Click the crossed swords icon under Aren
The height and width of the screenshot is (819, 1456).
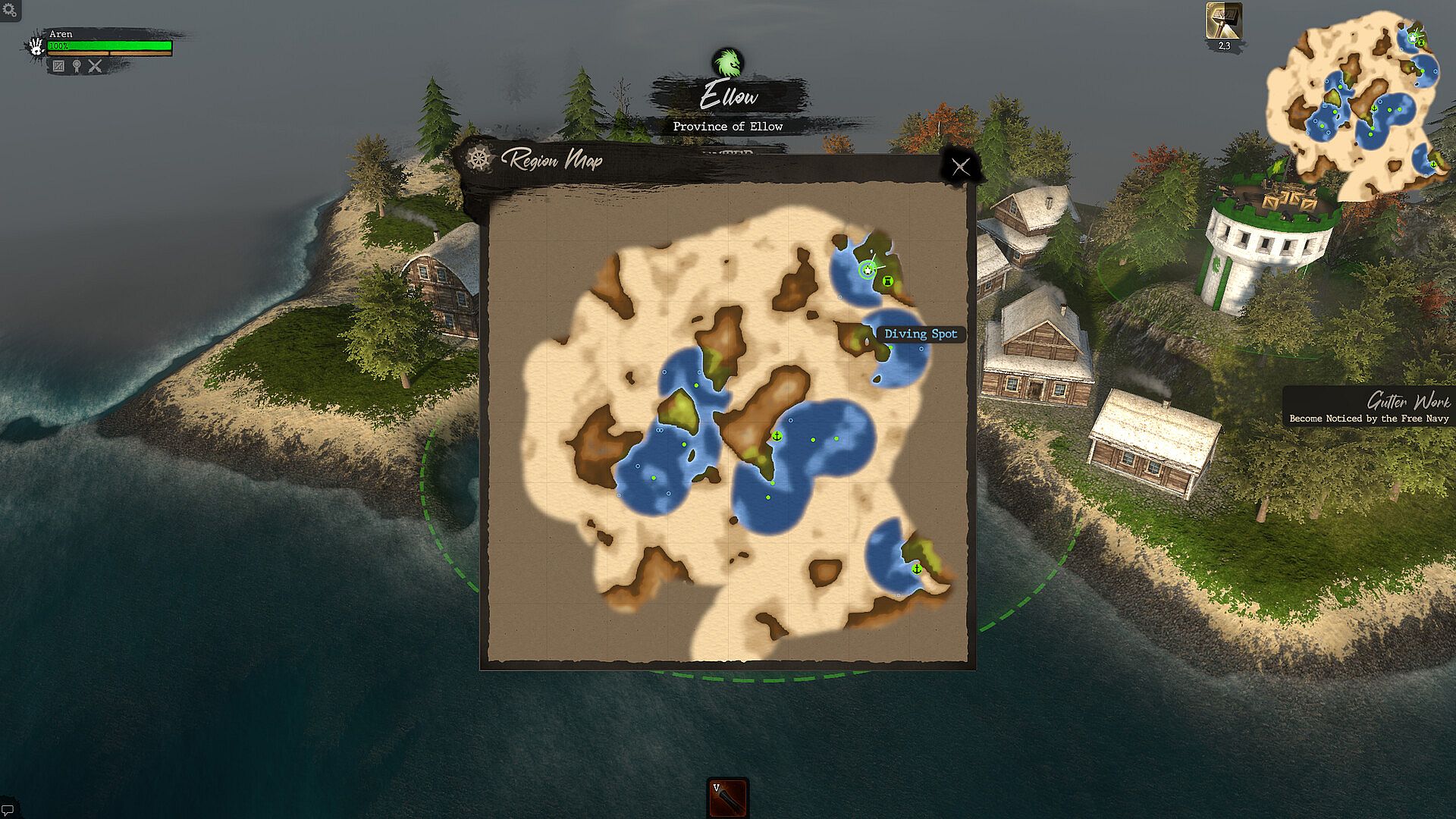click(x=95, y=66)
